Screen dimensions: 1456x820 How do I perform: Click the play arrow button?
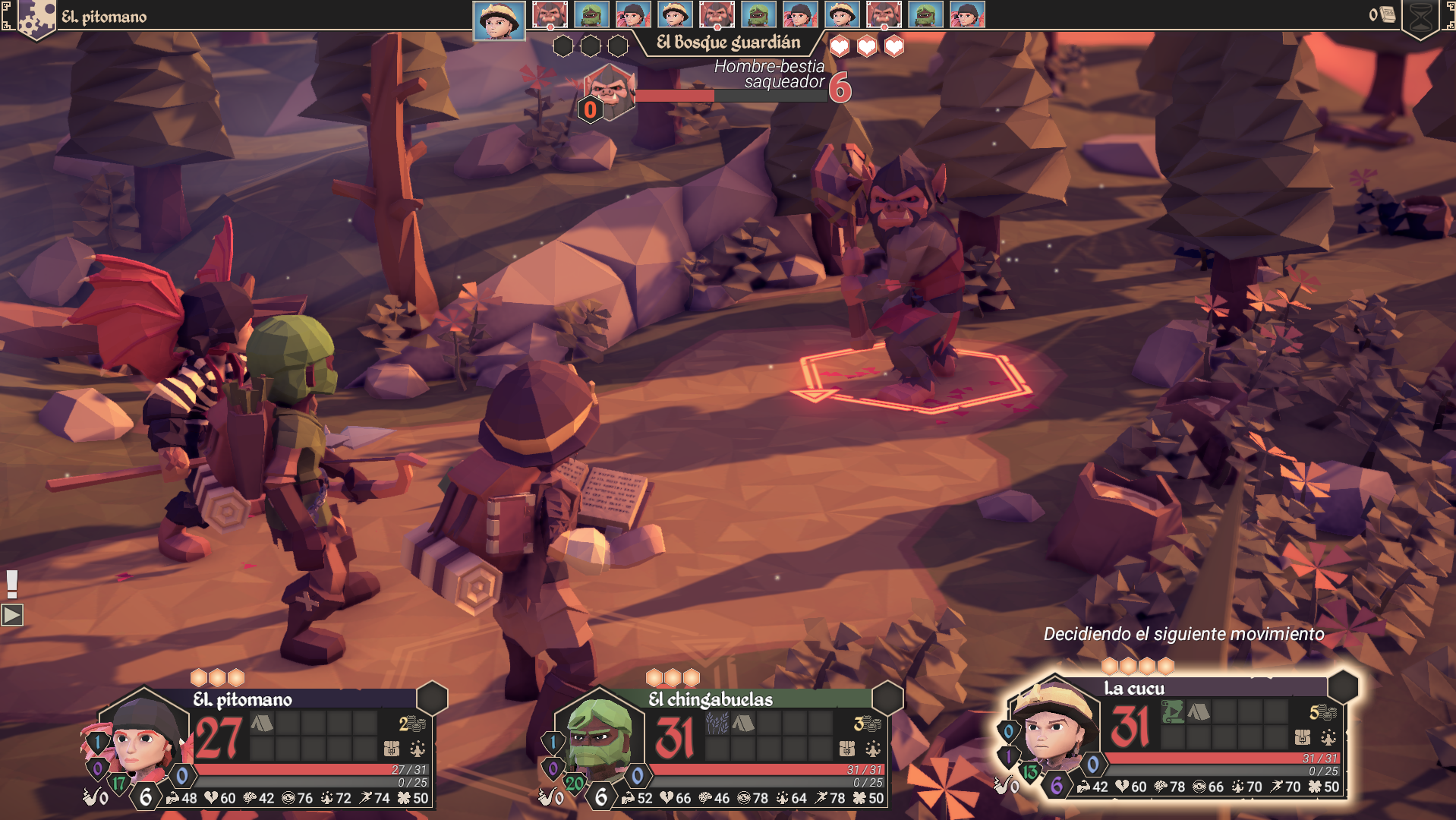click(12, 614)
